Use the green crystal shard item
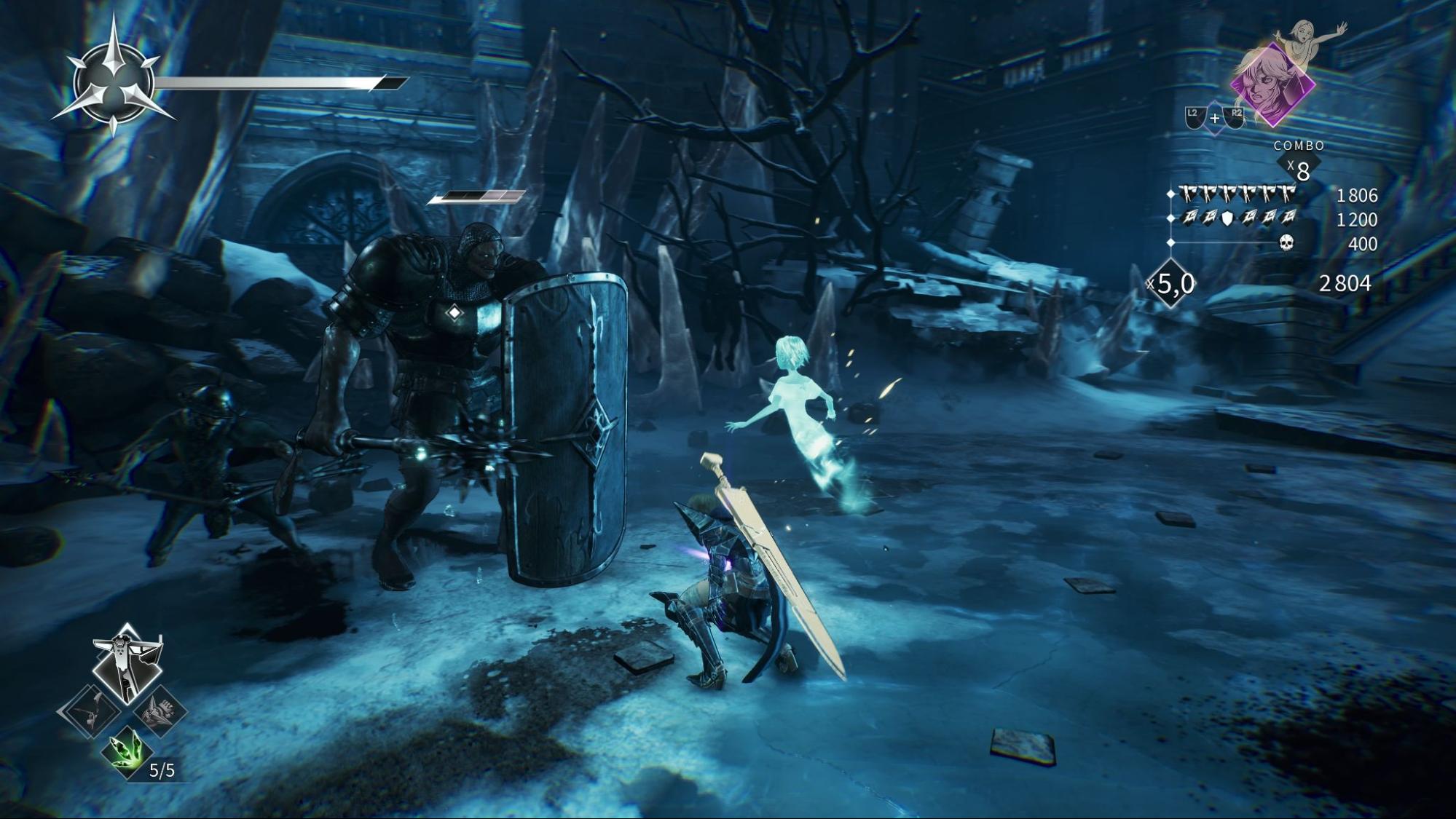 point(127,751)
